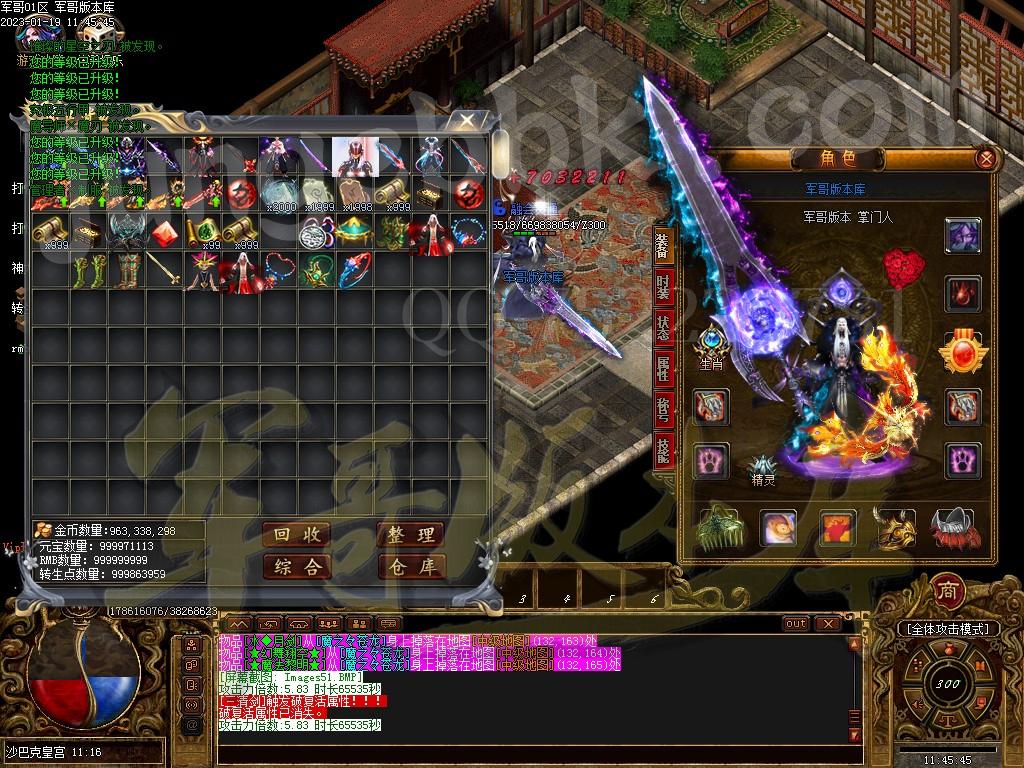Toggle the 全体攻击模式 attack mode label
1024x768 pixels.
(948, 629)
